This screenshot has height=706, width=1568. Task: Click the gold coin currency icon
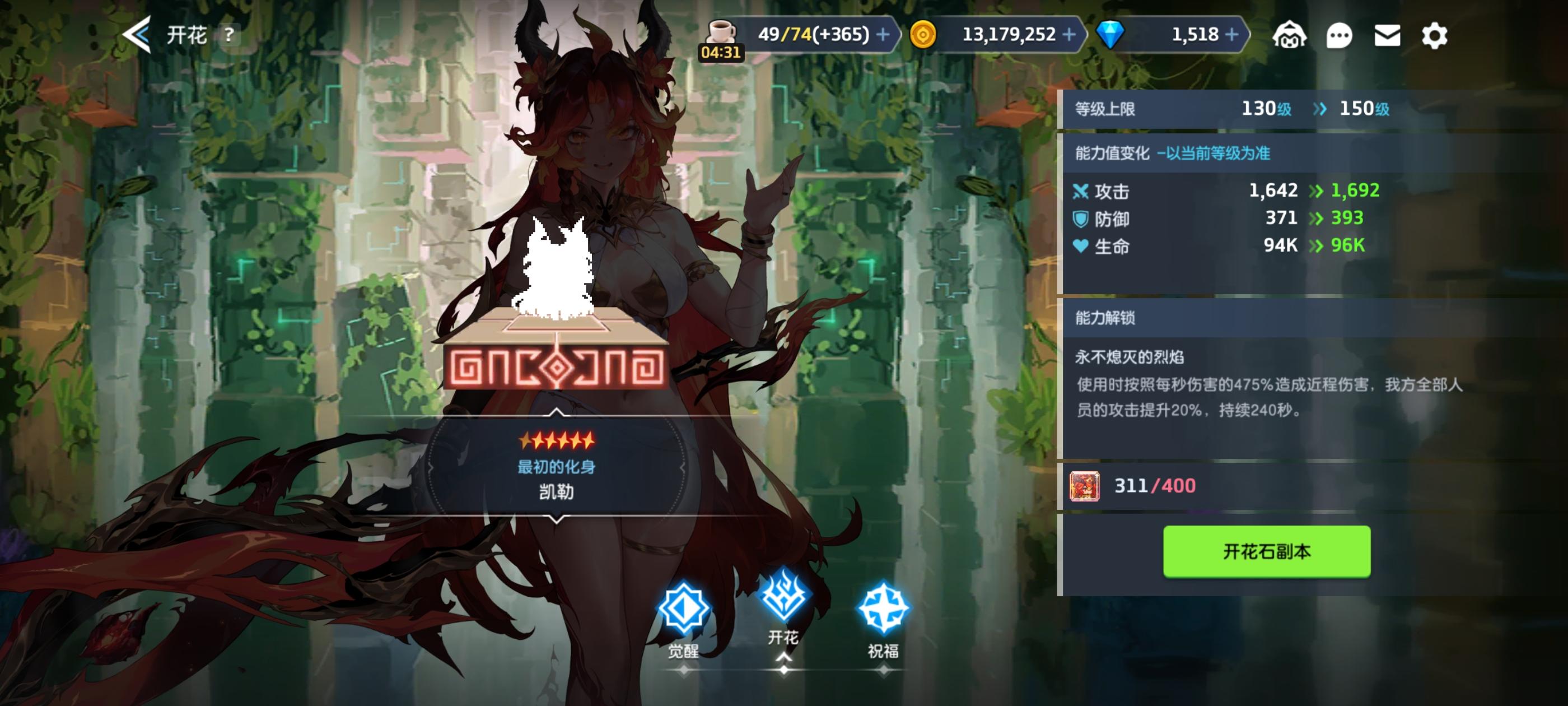tap(925, 35)
